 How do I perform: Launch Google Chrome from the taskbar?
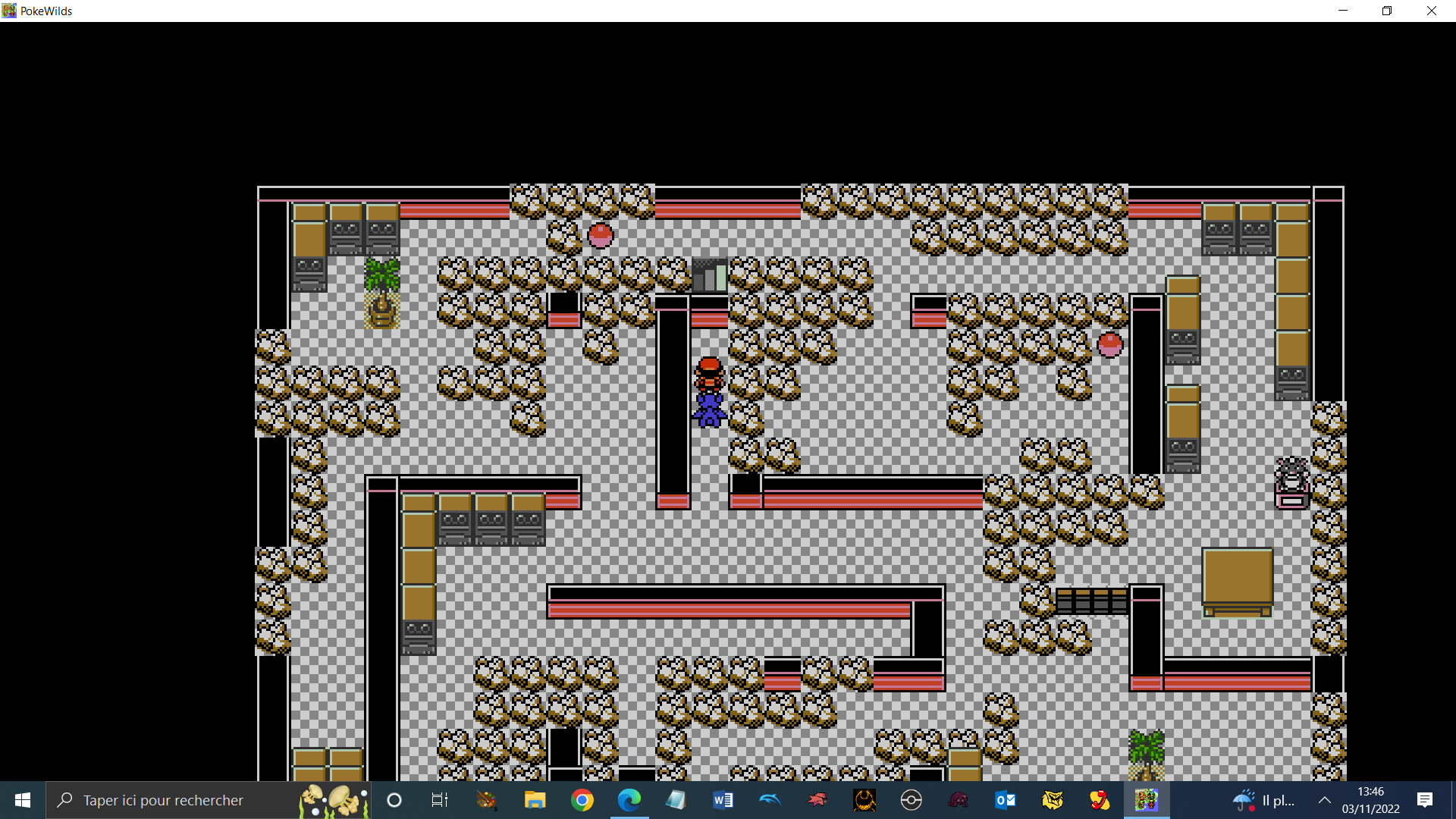tap(582, 800)
